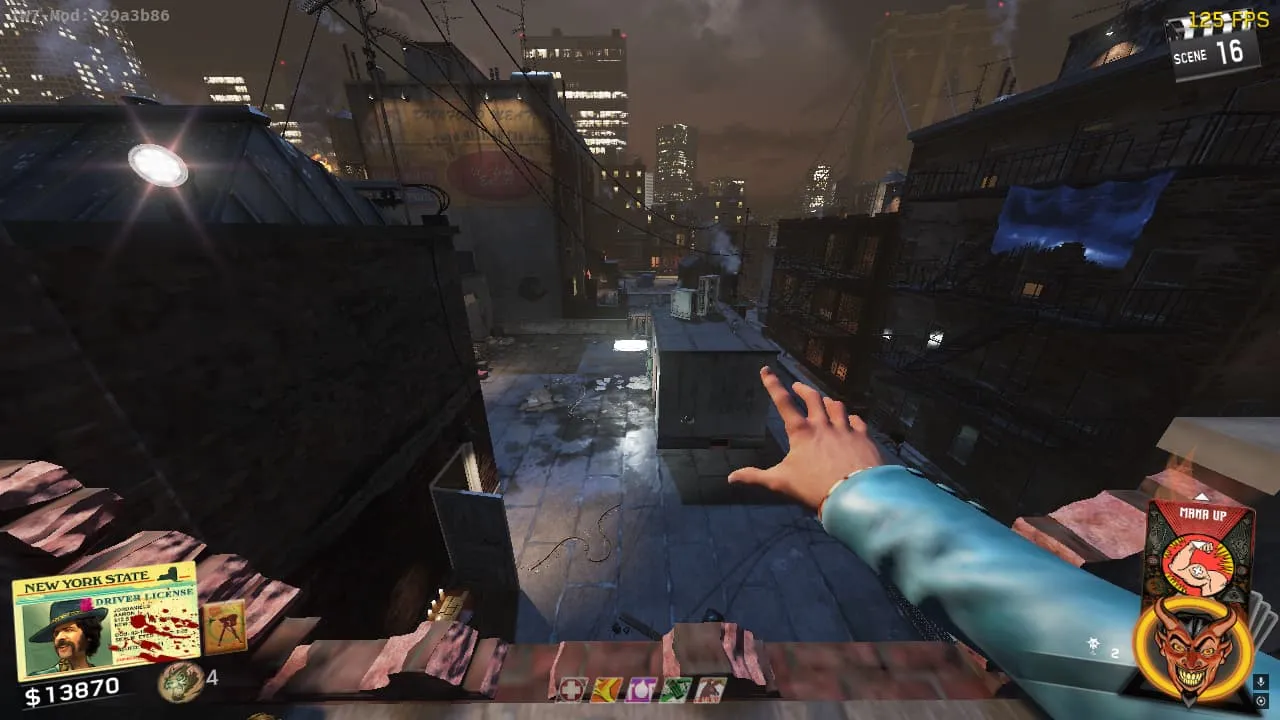Select the red cross perk icon

coord(572,689)
